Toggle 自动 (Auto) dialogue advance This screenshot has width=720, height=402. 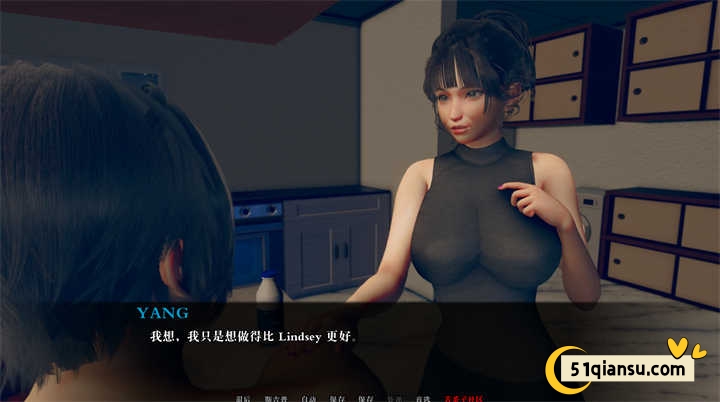[308, 398]
